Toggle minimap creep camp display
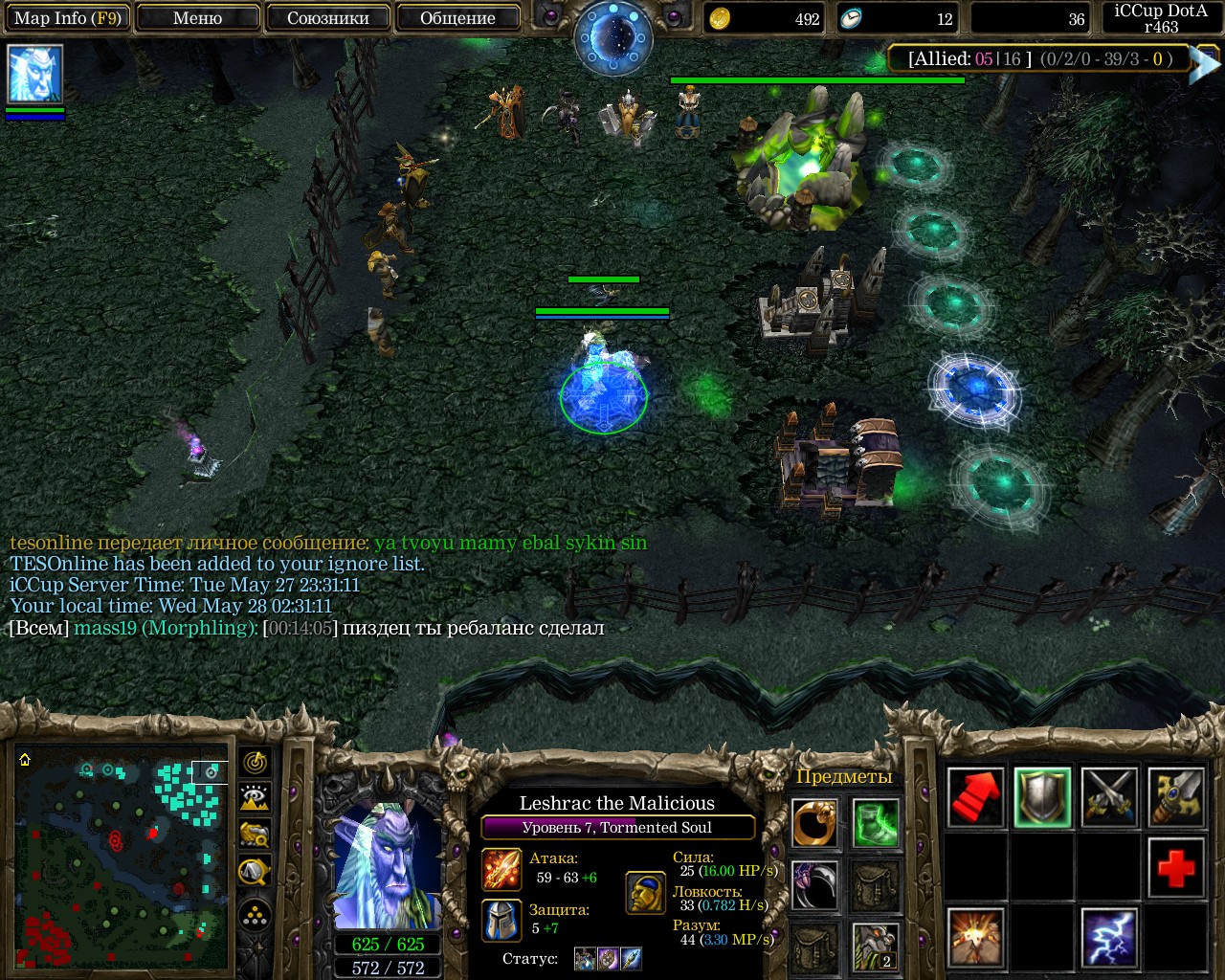Screen dimensions: 1225x980 tap(256, 871)
